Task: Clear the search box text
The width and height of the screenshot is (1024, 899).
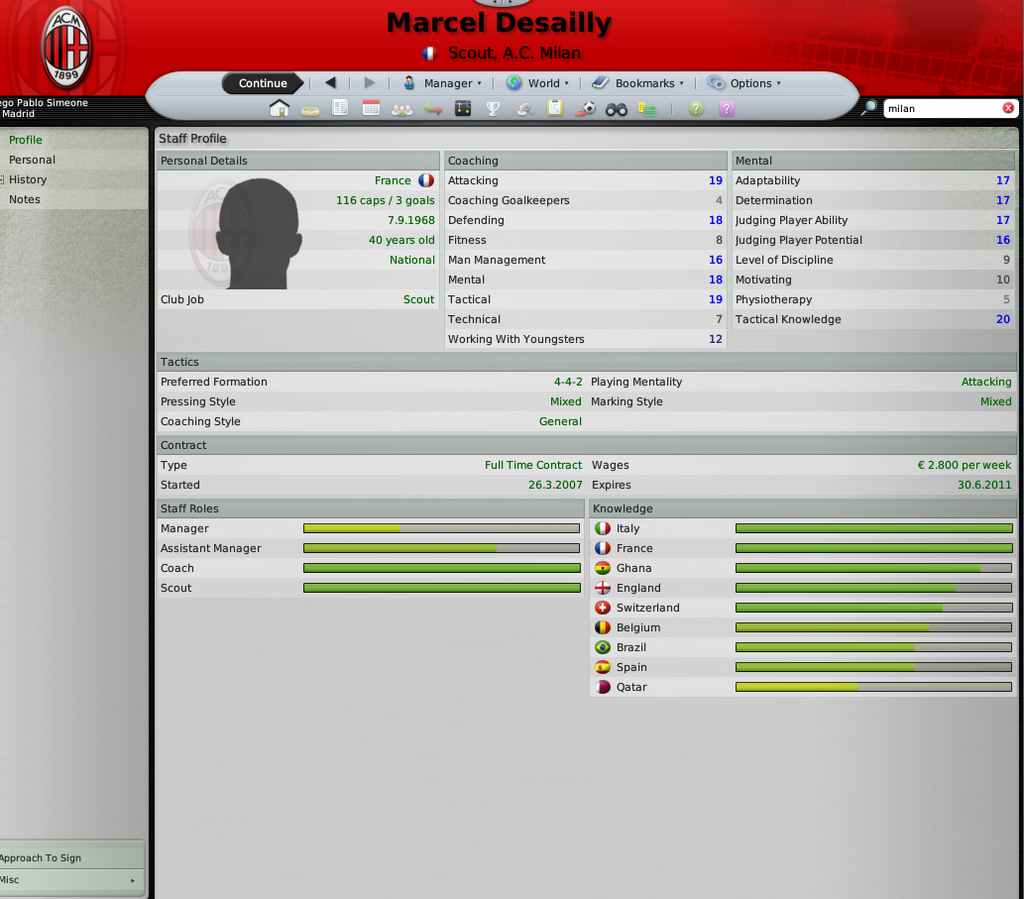Action: (1008, 108)
